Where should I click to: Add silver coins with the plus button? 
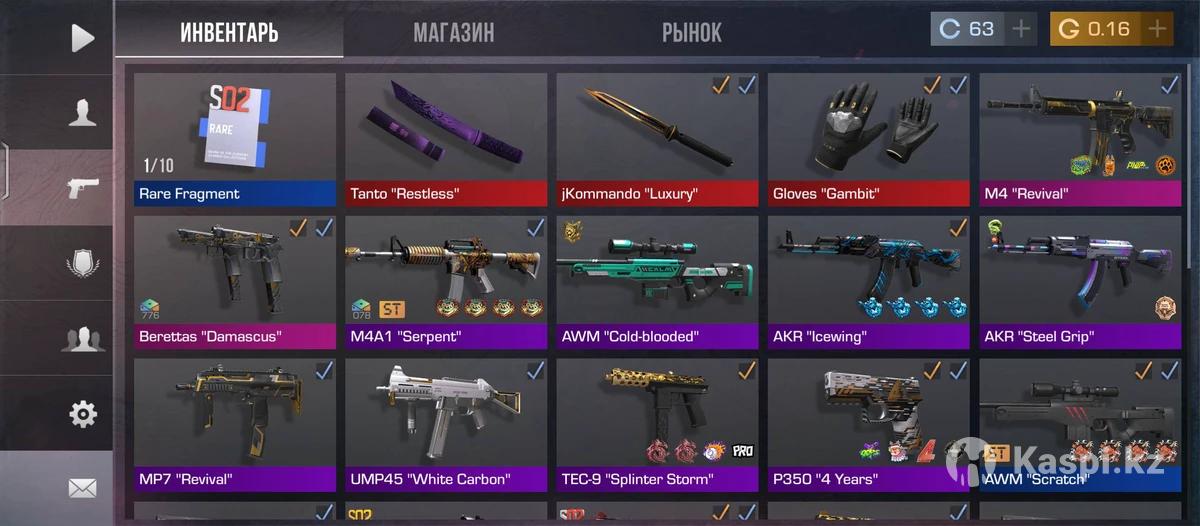tap(1021, 29)
